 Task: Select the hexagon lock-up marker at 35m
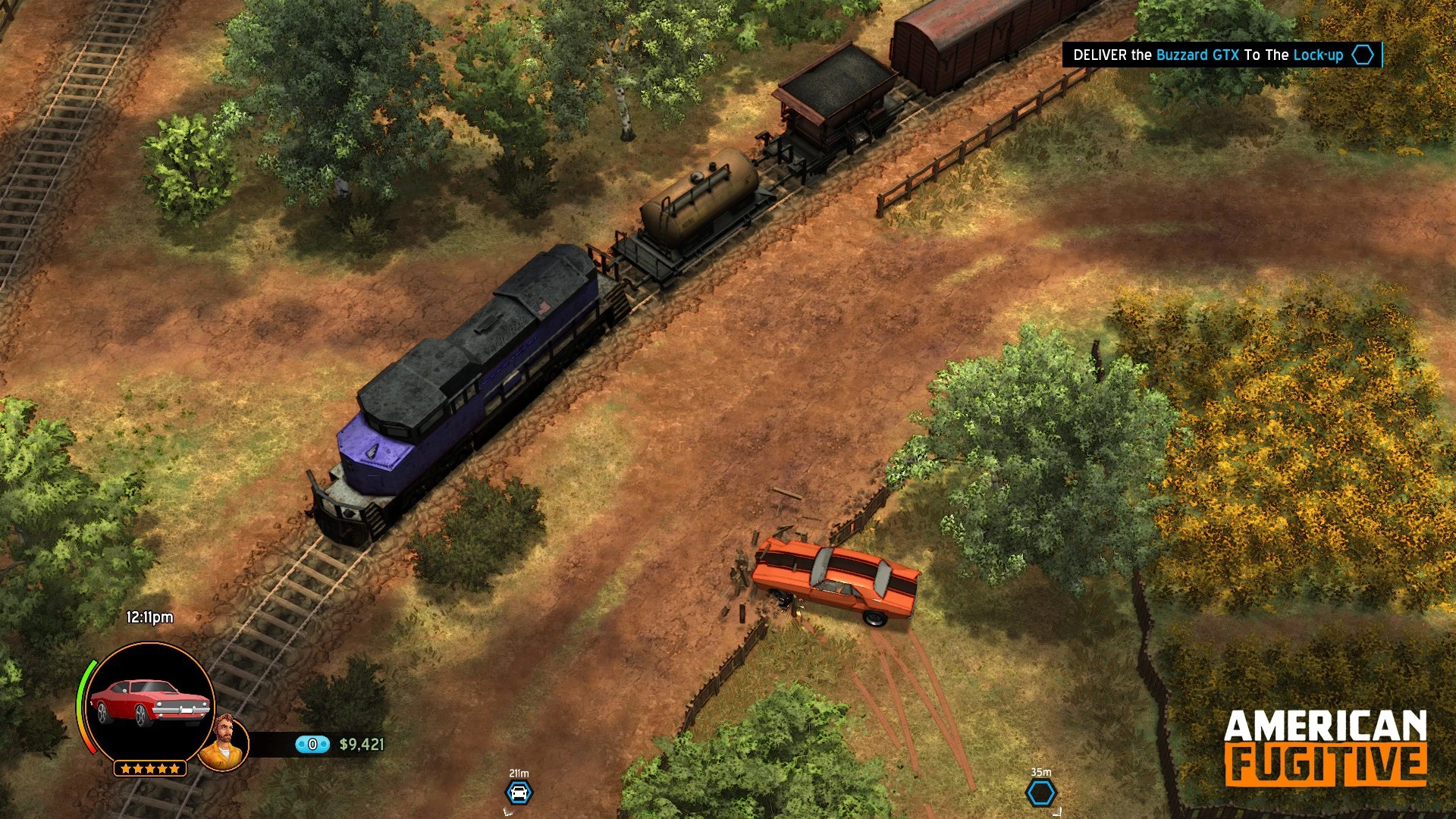tap(1040, 793)
